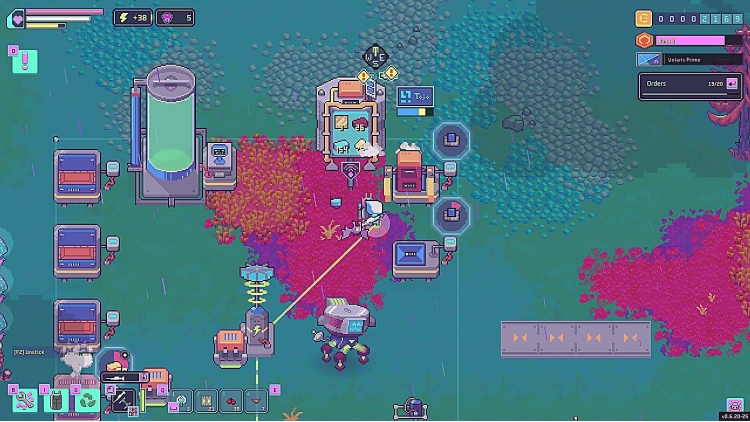Select the fourth hotbar slot item
Viewport: 750px width, 422px height.
click(x=257, y=401)
